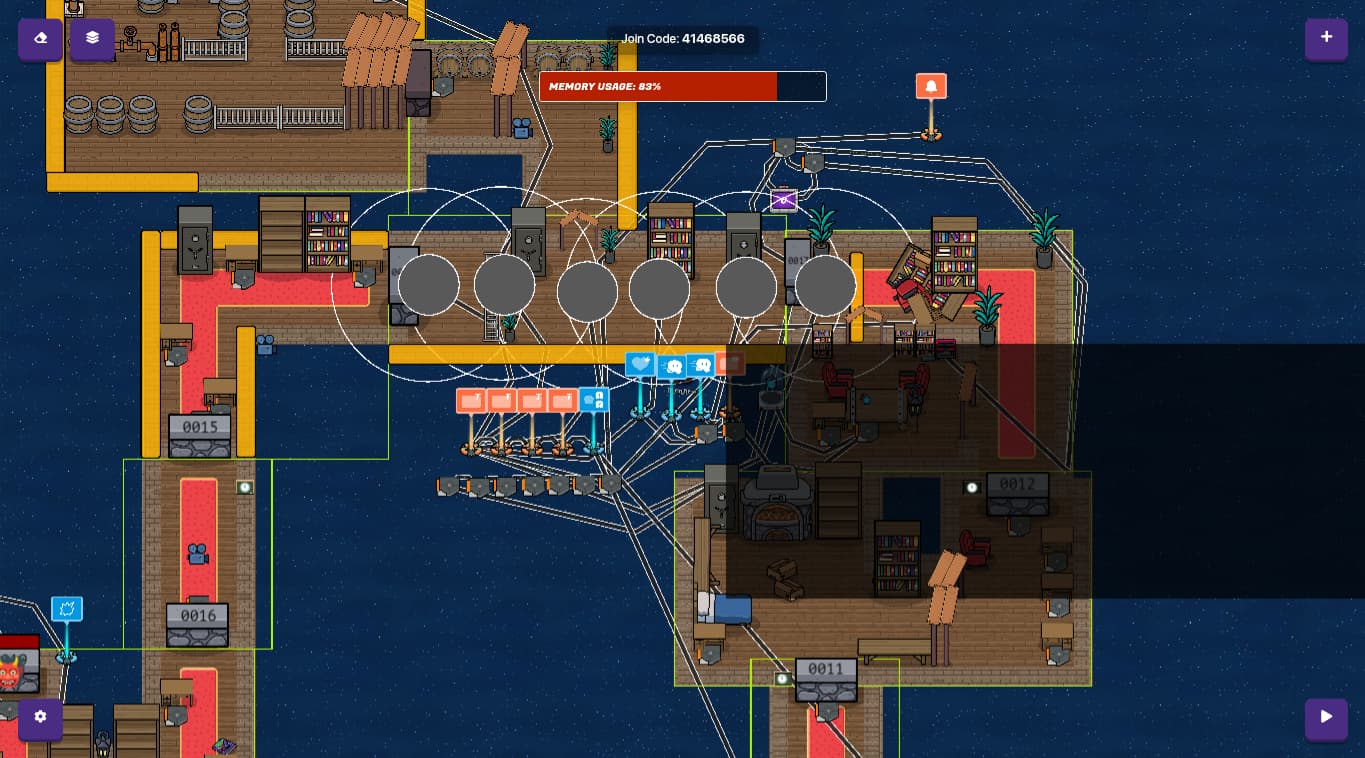Open the settings gear menu
Viewport: 1365px width, 758px height.
40,718
